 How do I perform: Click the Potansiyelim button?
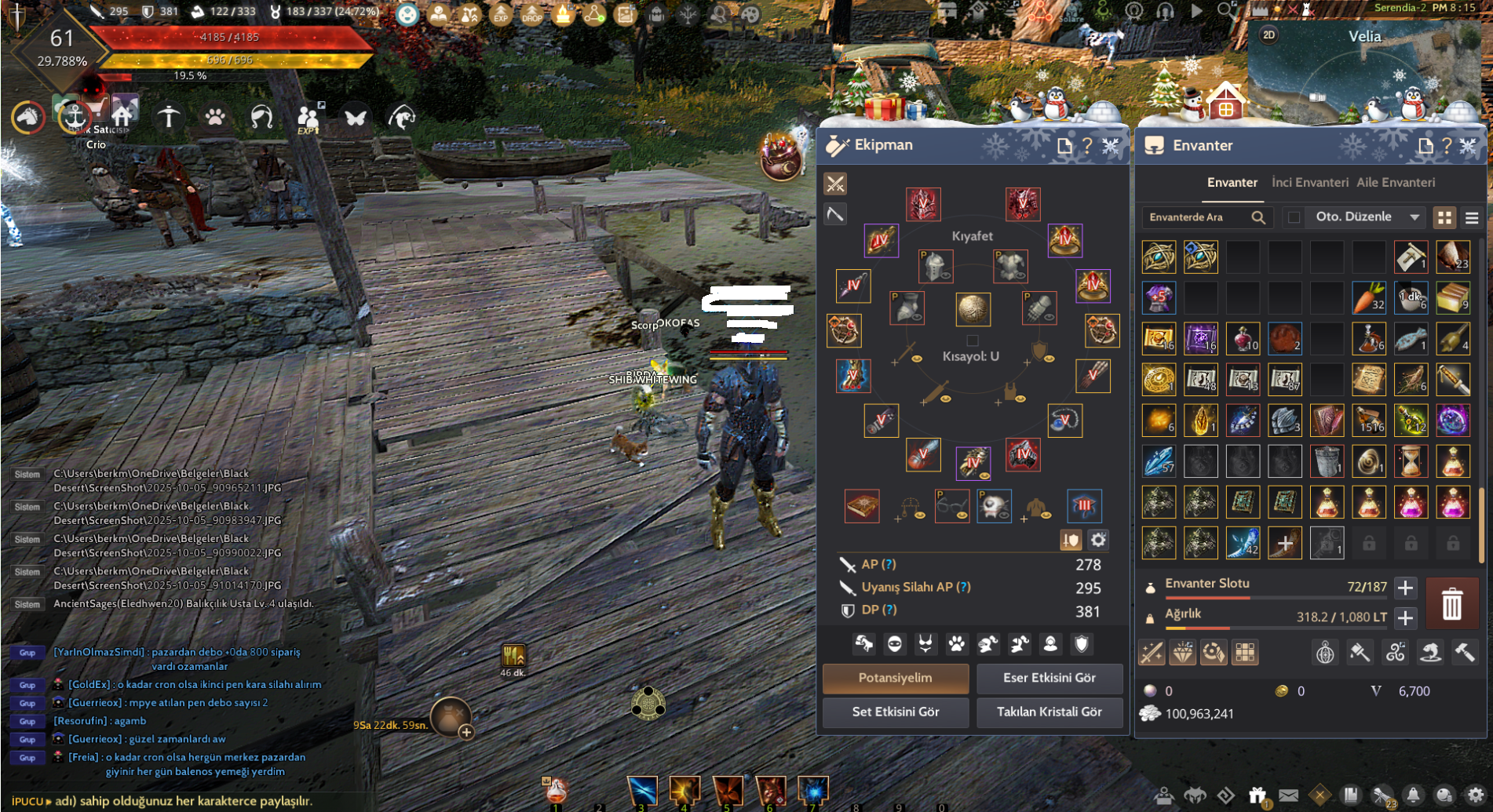[x=895, y=678]
